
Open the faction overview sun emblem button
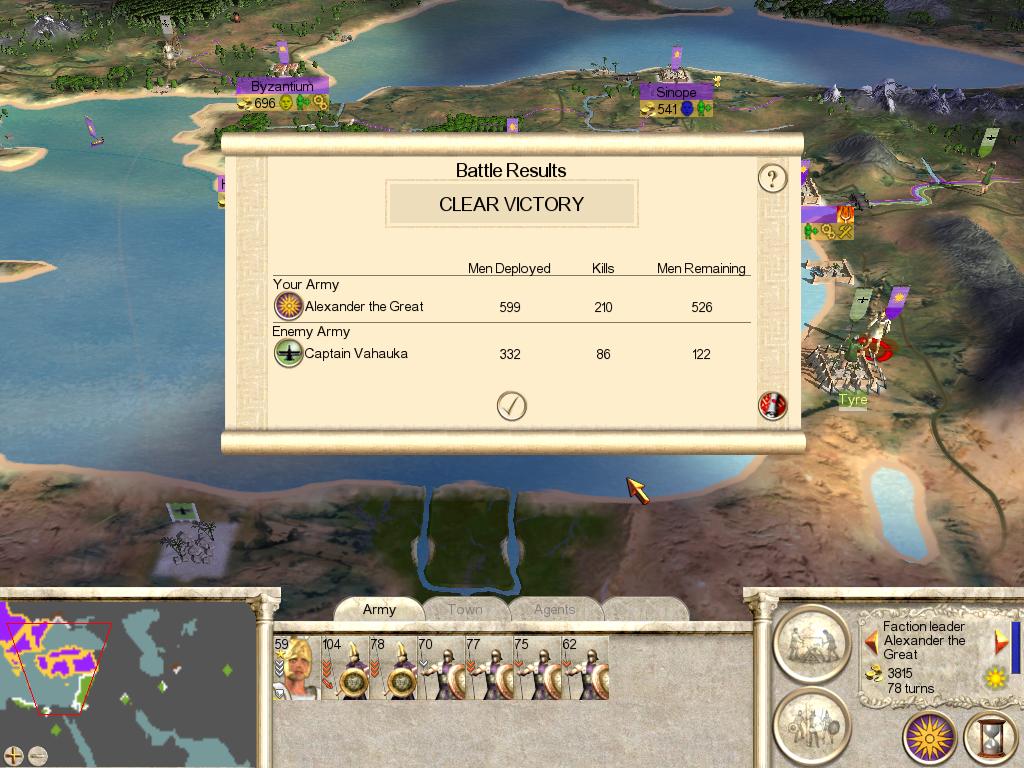(x=930, y=739)
